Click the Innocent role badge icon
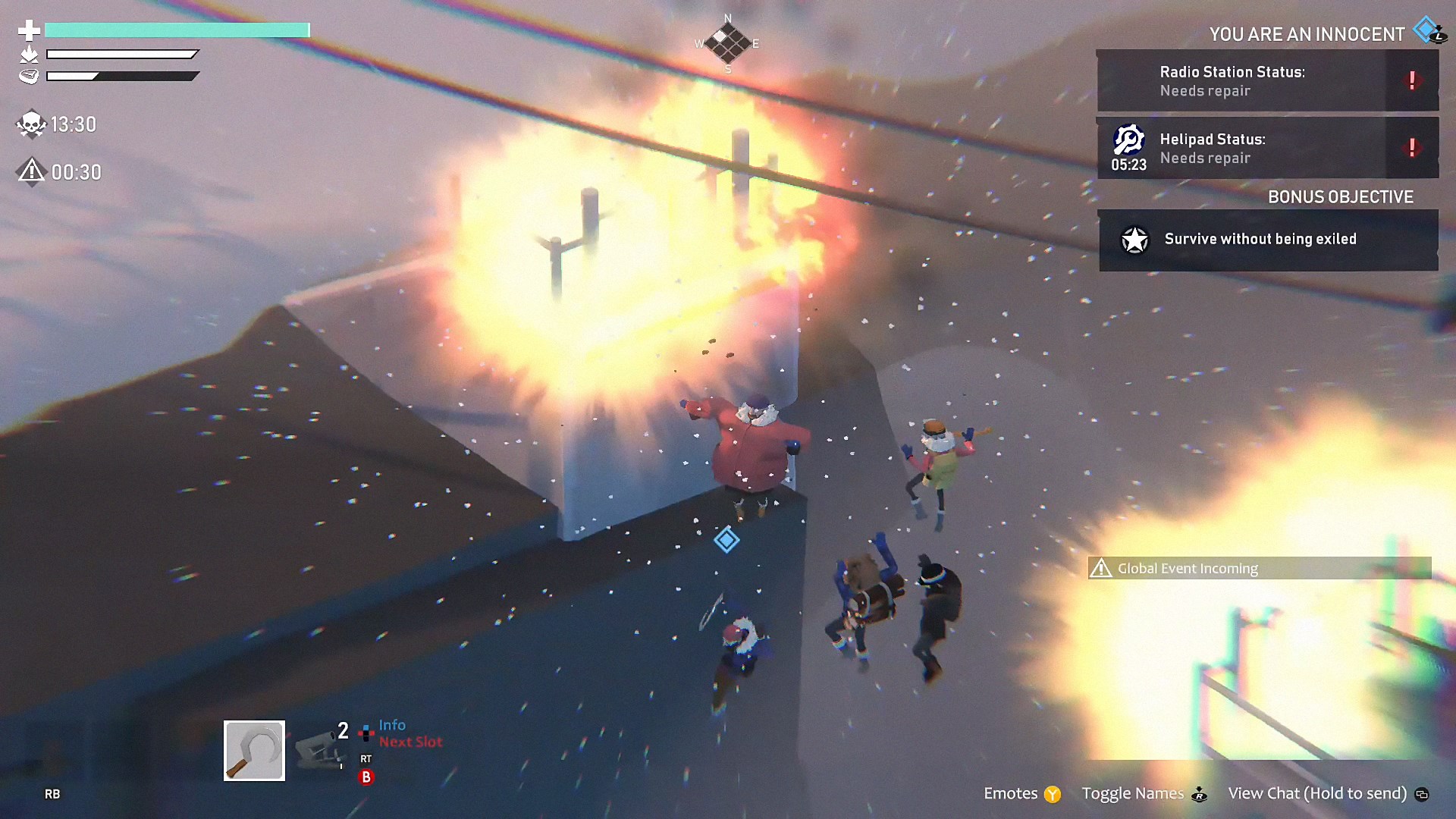 point(1429,31)
